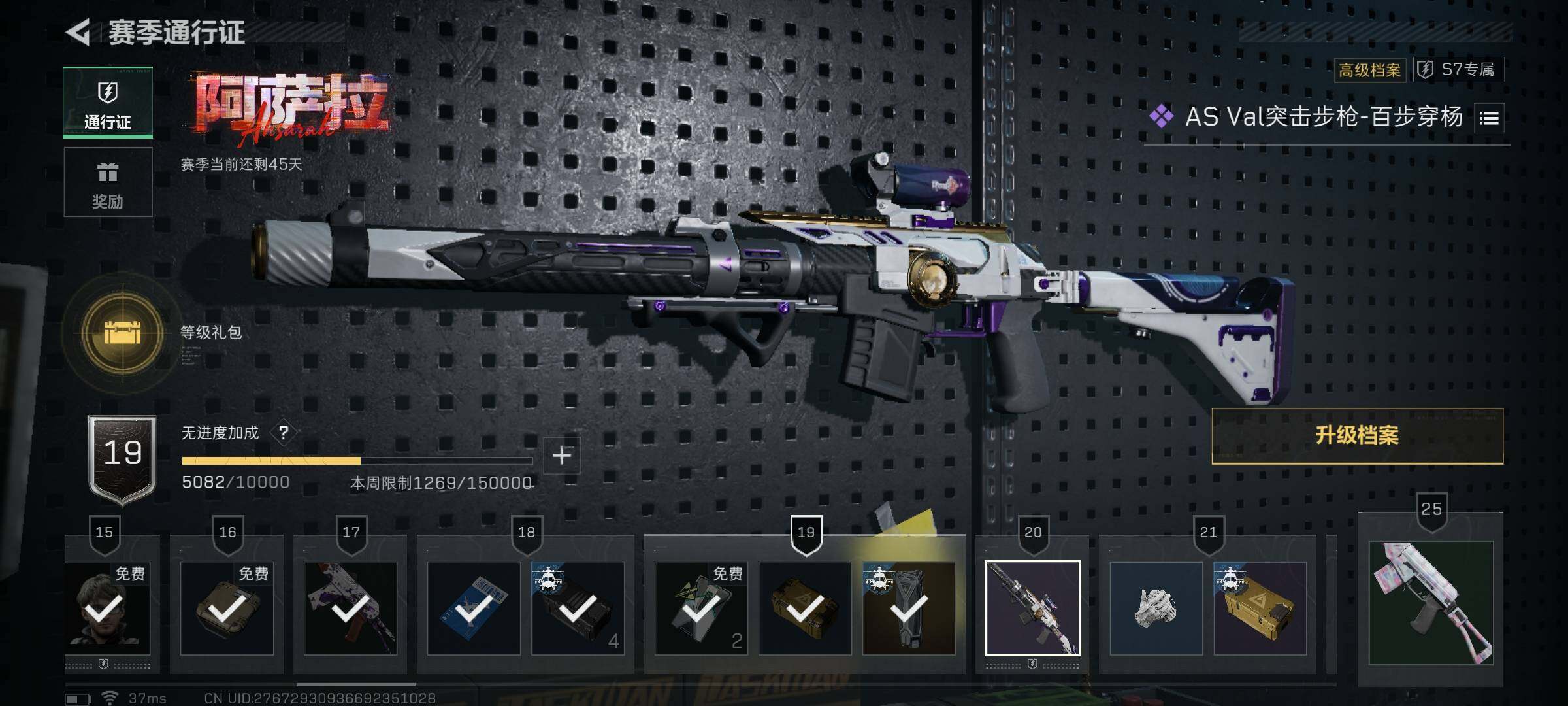Select the level 19 free reward tile

pos(701,608)
